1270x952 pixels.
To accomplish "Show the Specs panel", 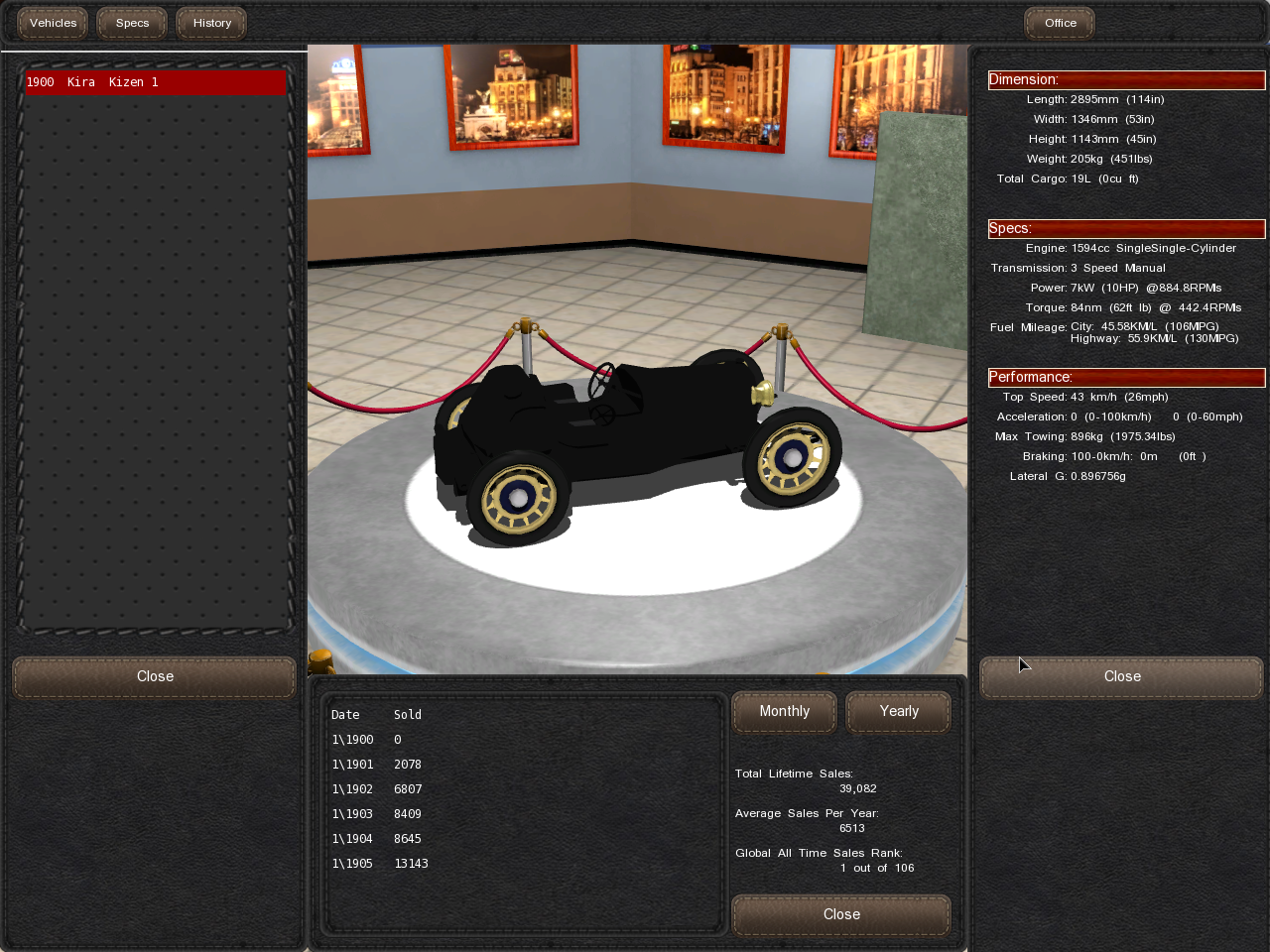I will tap(132, 23).
